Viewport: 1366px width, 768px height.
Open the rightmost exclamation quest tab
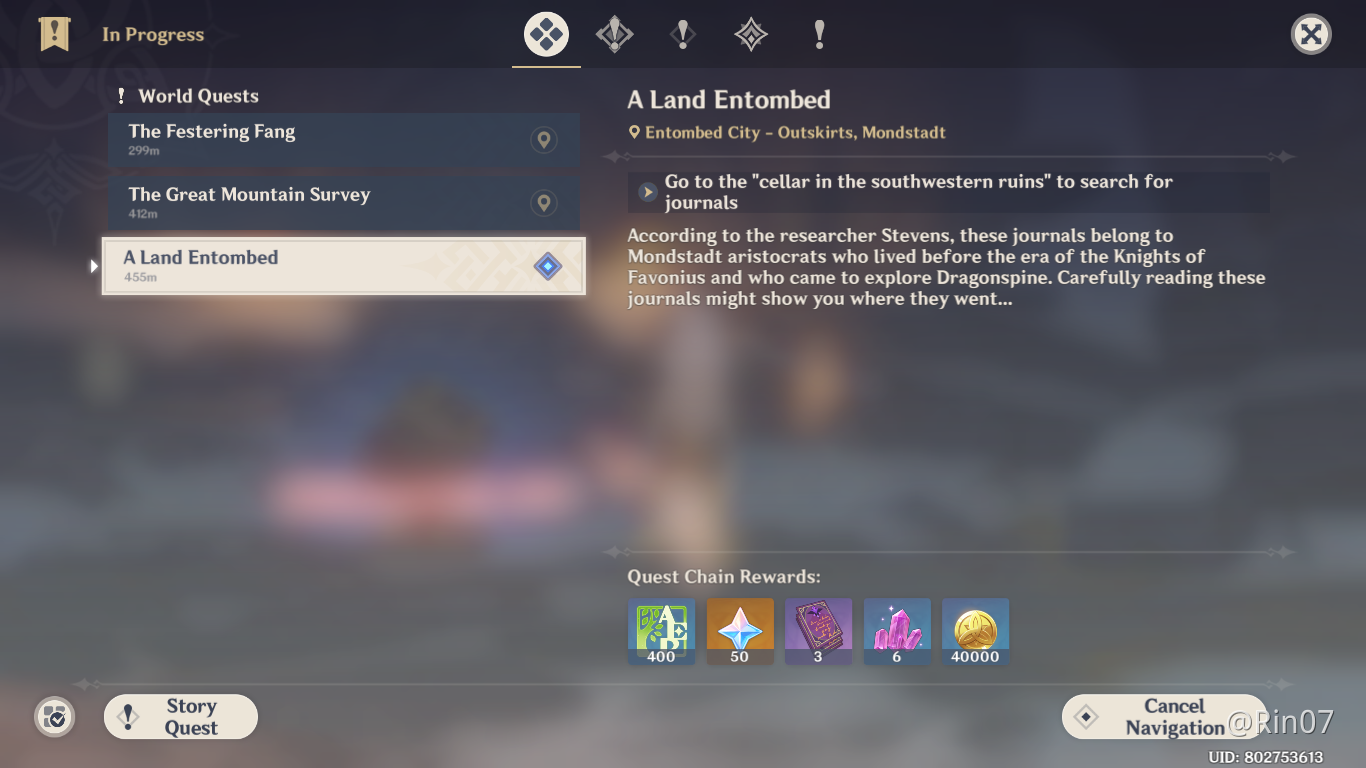pos(819,33)
